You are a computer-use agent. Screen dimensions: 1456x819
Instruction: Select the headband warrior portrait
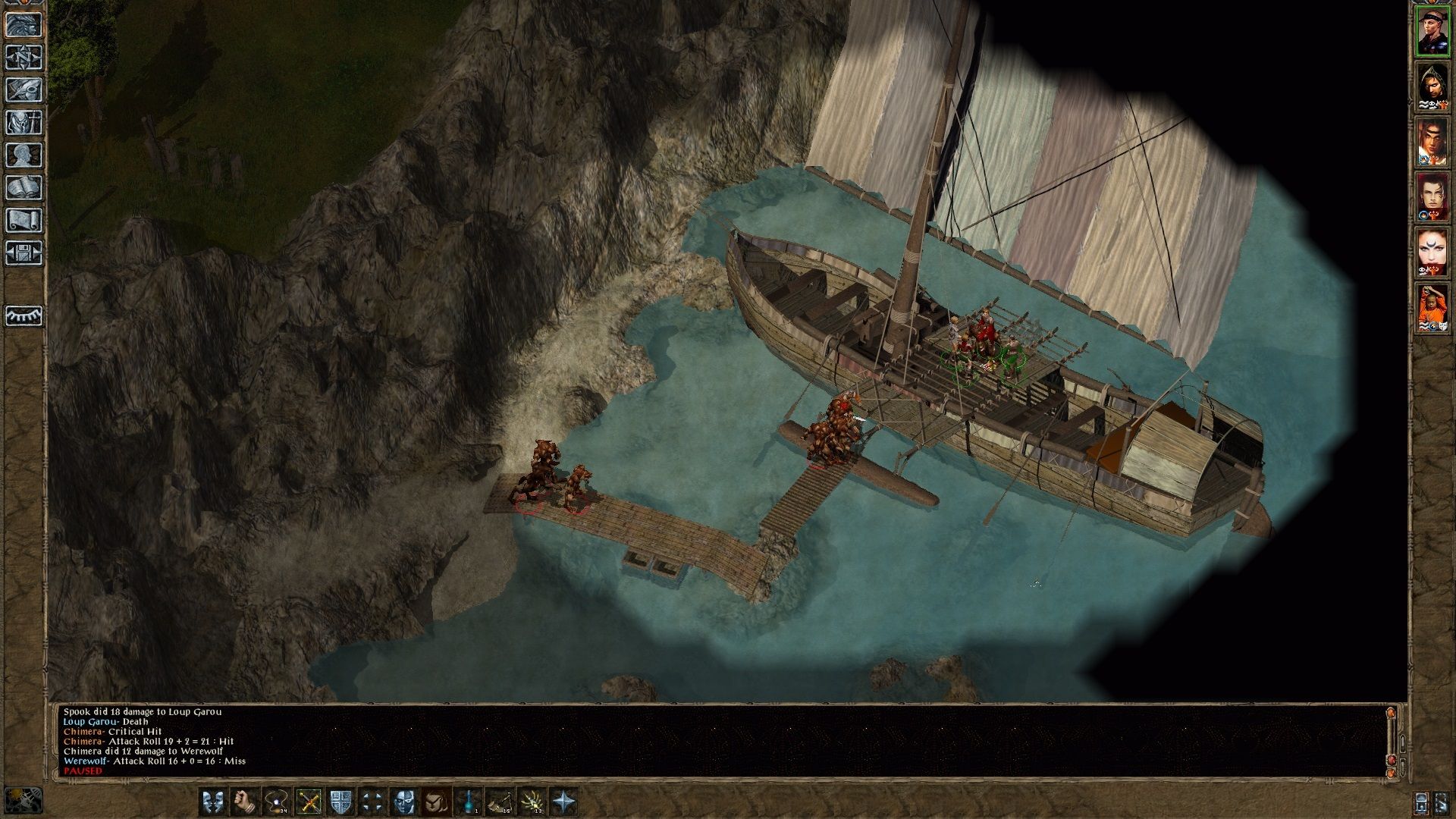1432,30
